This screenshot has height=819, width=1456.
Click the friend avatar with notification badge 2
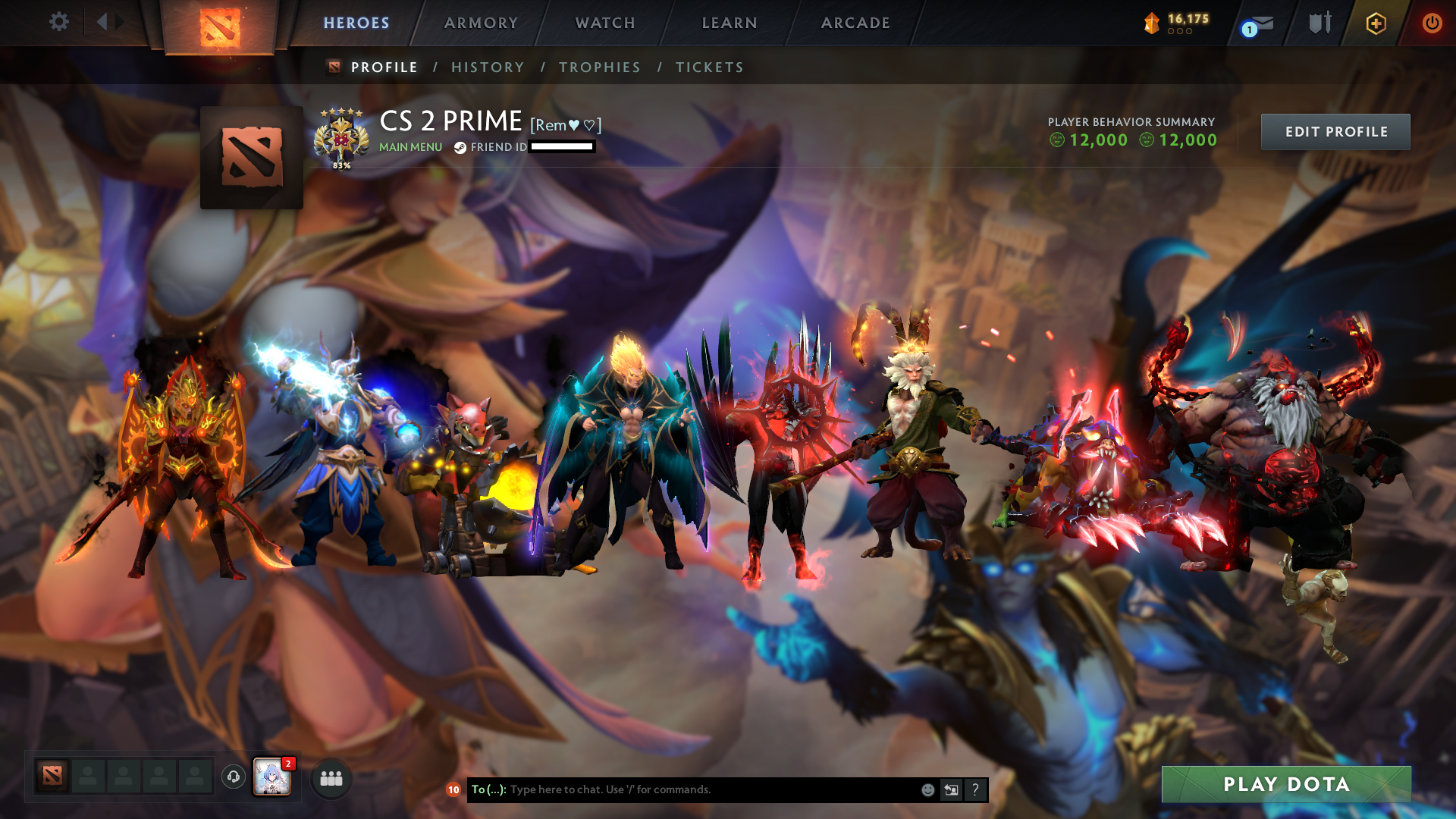pos(273,778)
